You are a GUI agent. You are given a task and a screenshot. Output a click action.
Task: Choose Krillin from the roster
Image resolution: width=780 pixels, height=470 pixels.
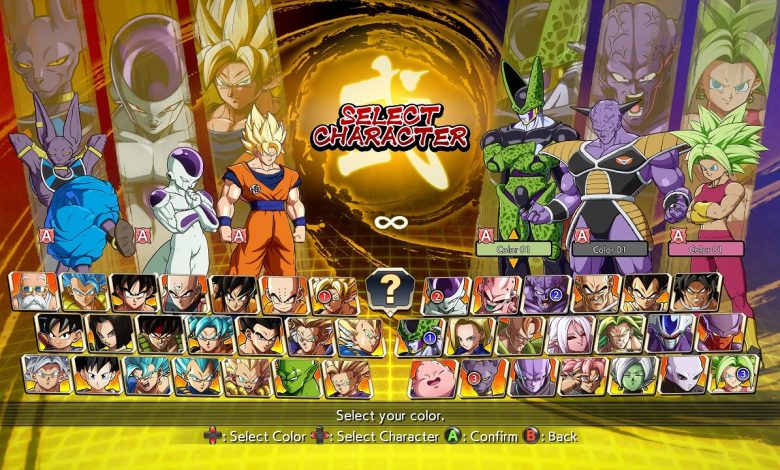pos(283,294)
